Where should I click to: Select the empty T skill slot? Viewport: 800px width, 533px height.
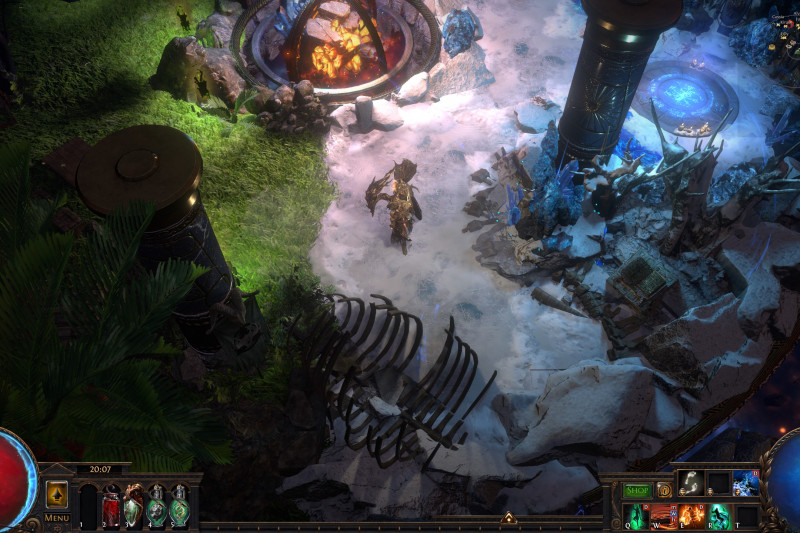click(x=746, y=516)
